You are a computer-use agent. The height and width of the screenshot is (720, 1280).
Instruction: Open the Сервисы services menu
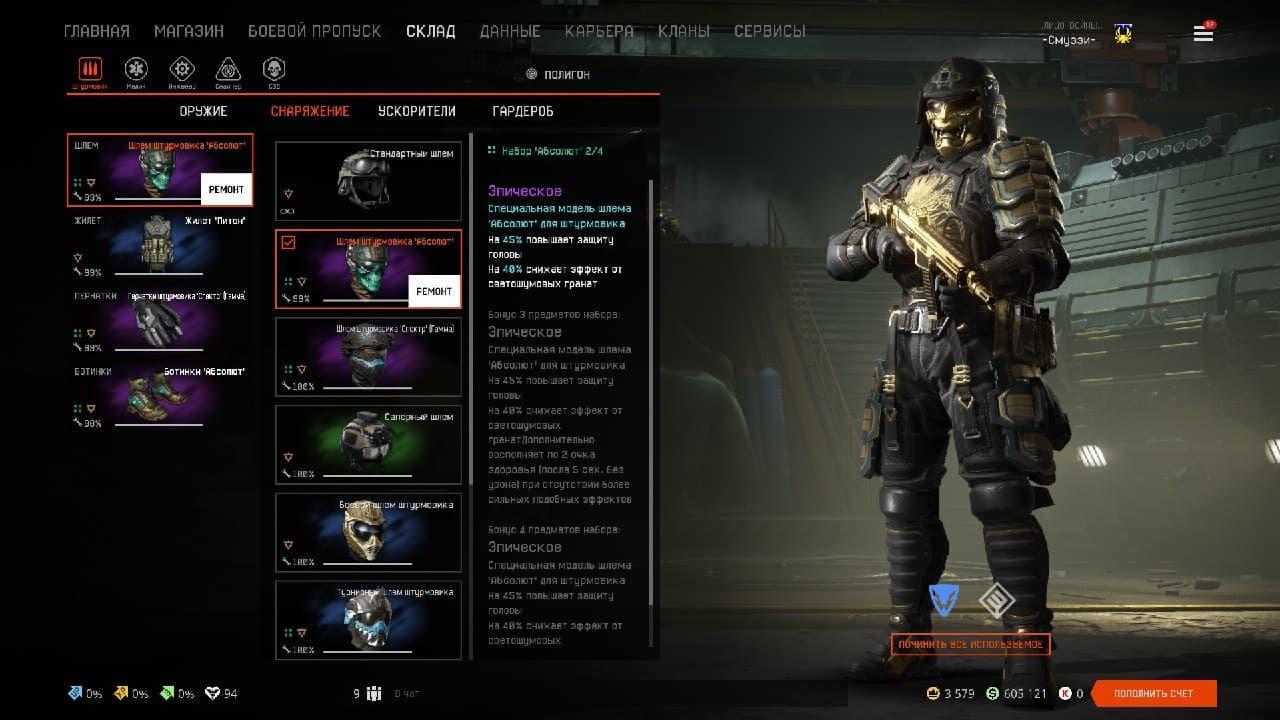[770, 31]
